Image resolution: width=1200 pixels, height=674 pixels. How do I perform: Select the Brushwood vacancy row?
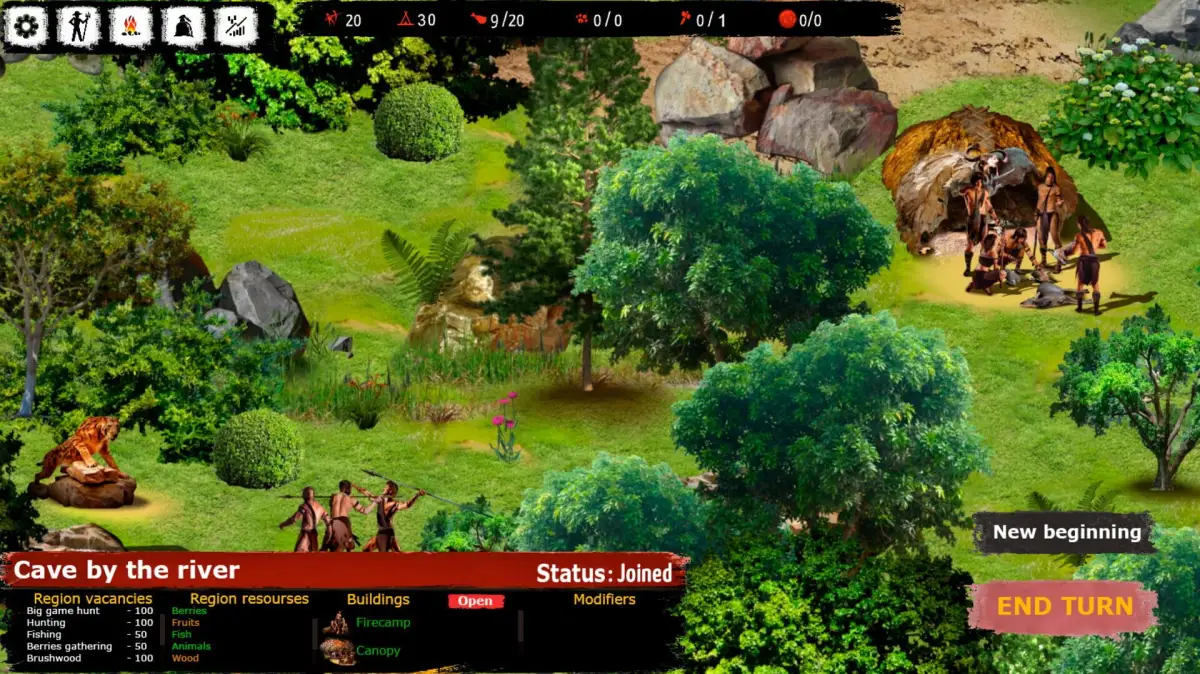[x=90, y=658]
